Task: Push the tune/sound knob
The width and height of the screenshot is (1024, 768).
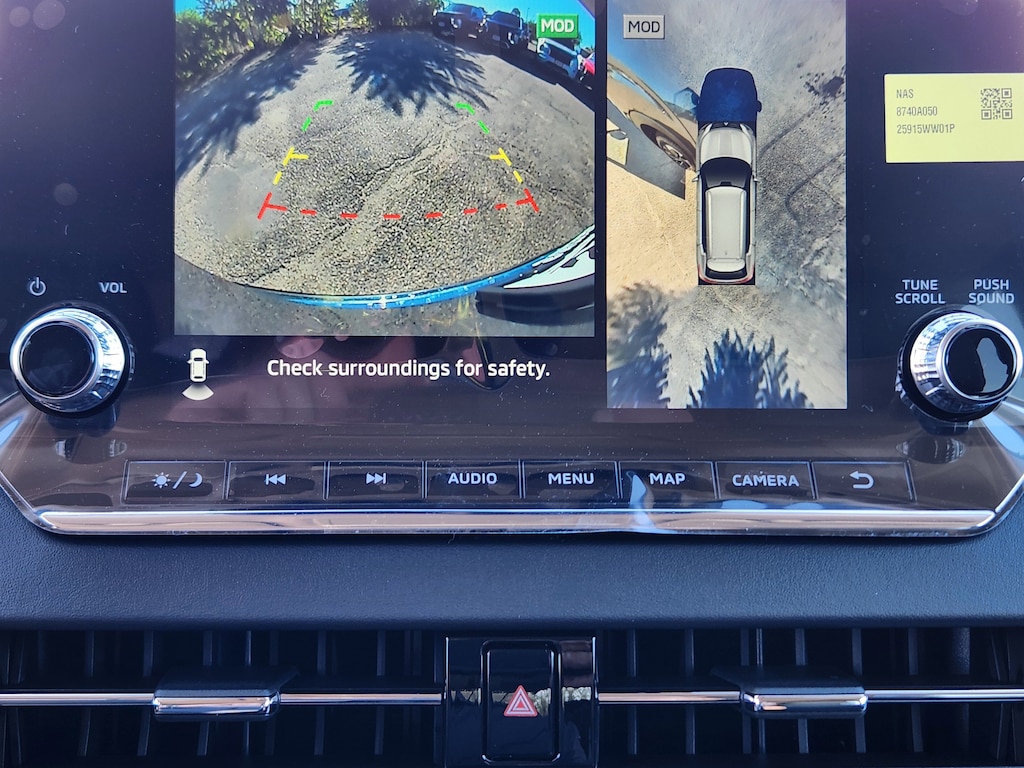Action: tap(960, 362)
